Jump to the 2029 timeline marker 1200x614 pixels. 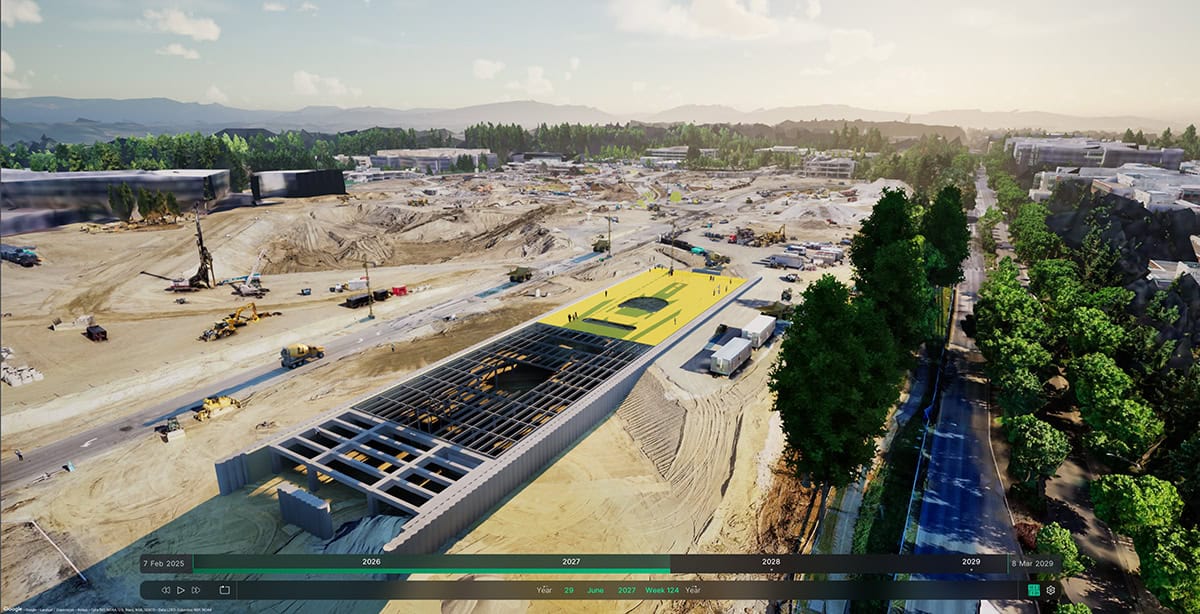971,562
